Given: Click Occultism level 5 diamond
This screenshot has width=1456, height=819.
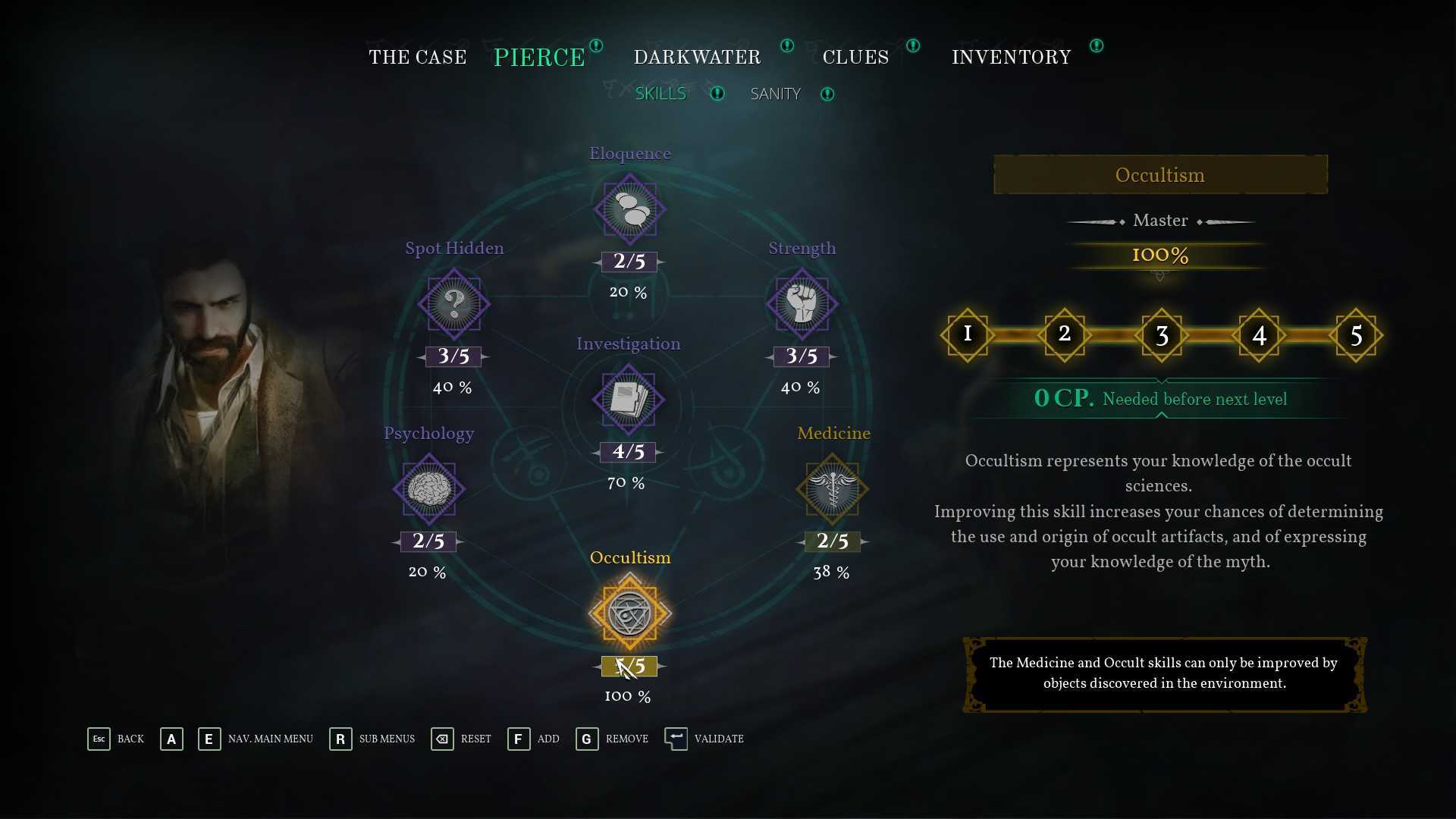Looking at the screenshot, I should 1356,334.
